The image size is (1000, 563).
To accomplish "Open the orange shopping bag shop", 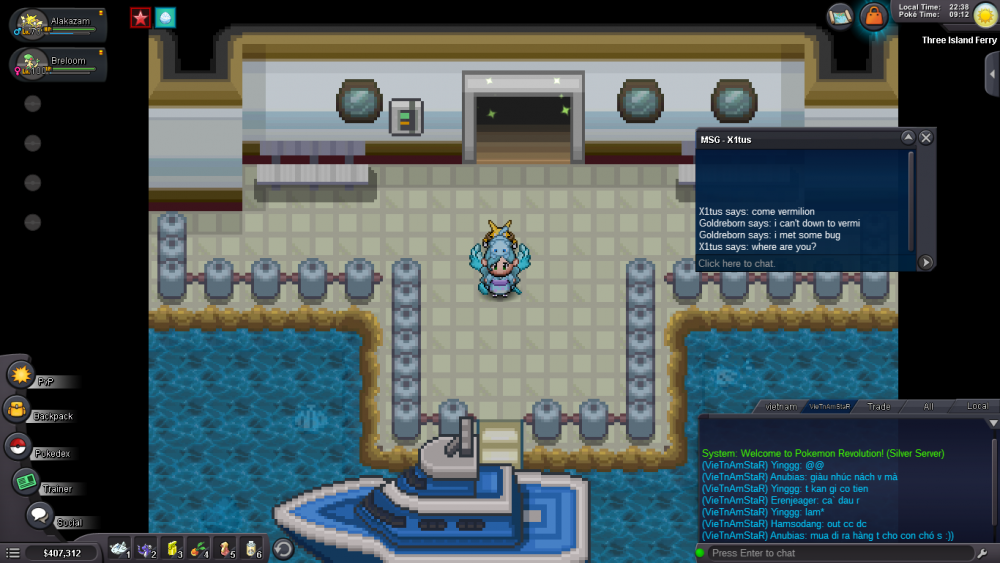I will coord(874,16).
